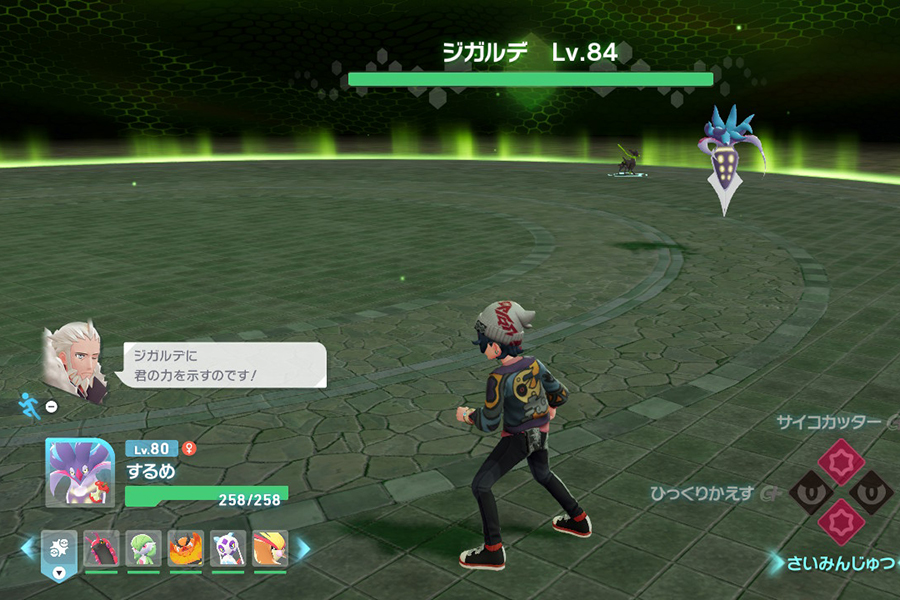Switch to Pidgeot in the party bar
Screen dimensions: 900x600
270,549
